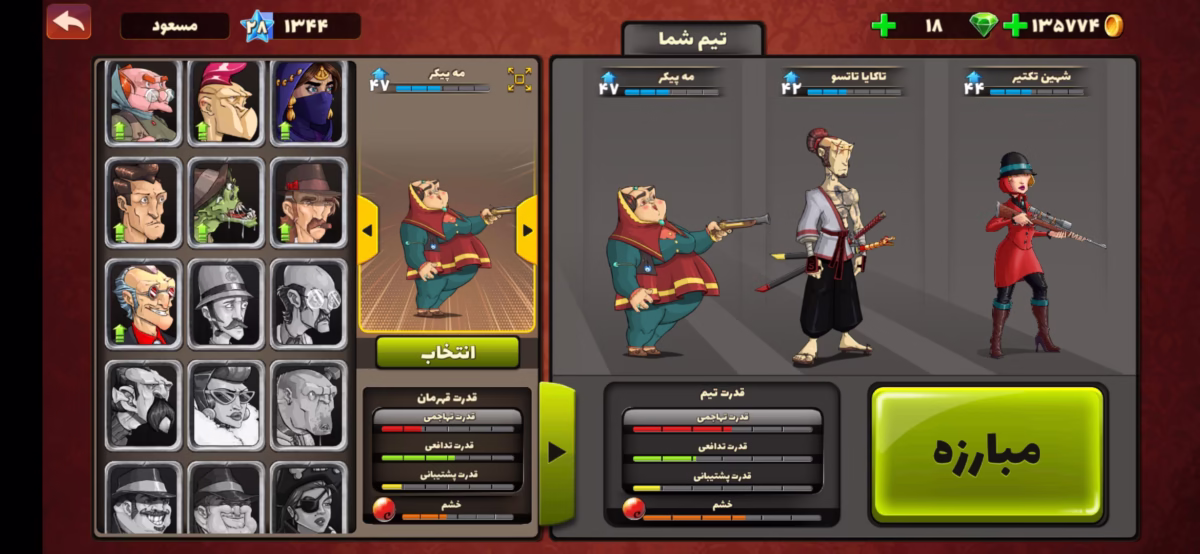Show previous hero with left yellow arrow
Screen dimensions: 1200x554
367,230
